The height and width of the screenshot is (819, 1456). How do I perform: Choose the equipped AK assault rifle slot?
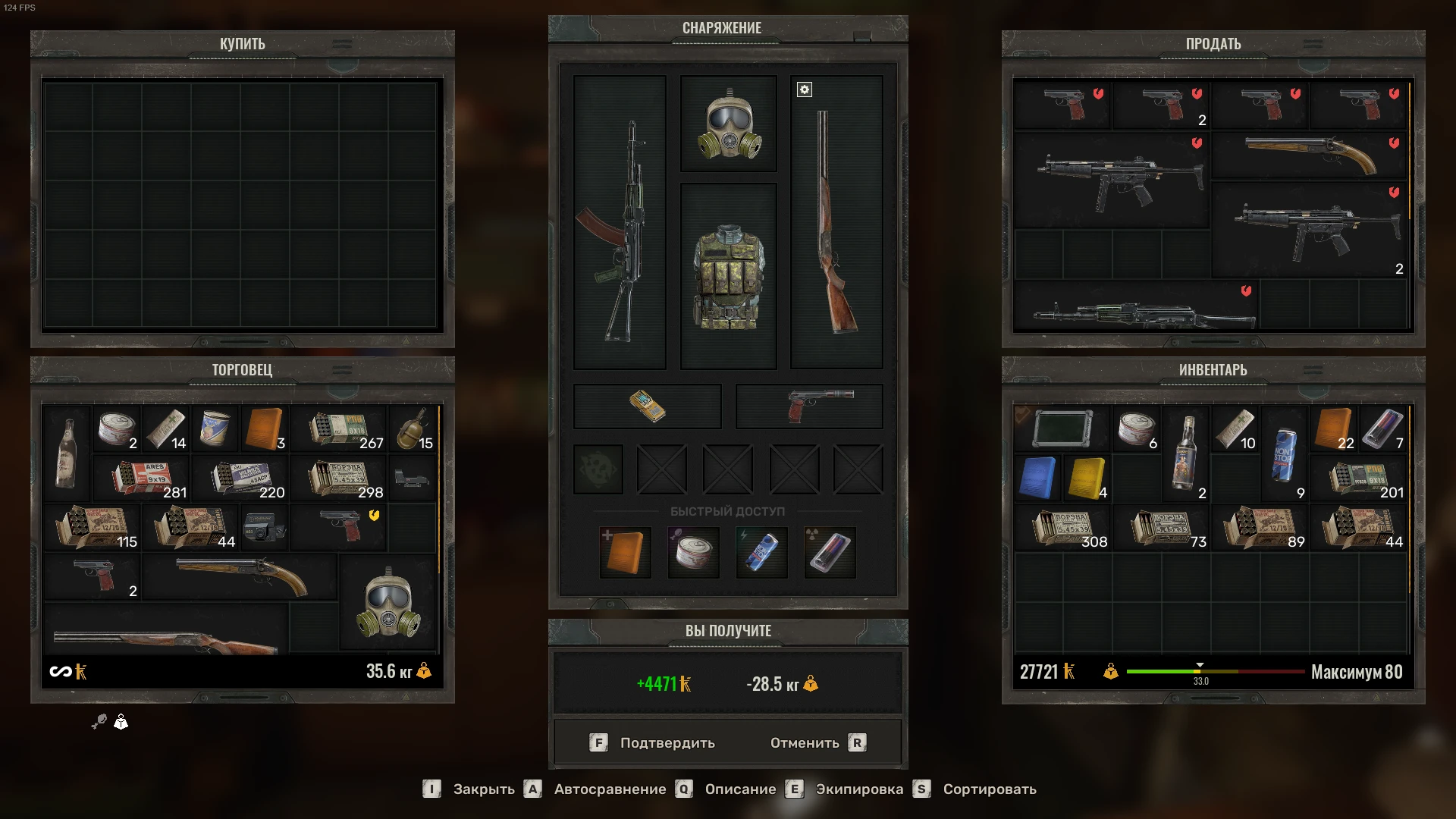pos(620,222)
